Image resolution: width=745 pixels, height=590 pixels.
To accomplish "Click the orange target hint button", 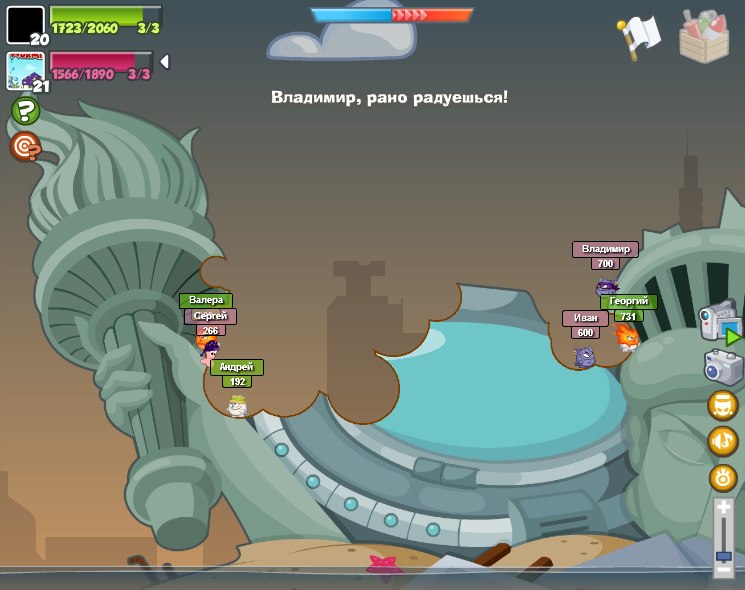I will coord(25,147).
